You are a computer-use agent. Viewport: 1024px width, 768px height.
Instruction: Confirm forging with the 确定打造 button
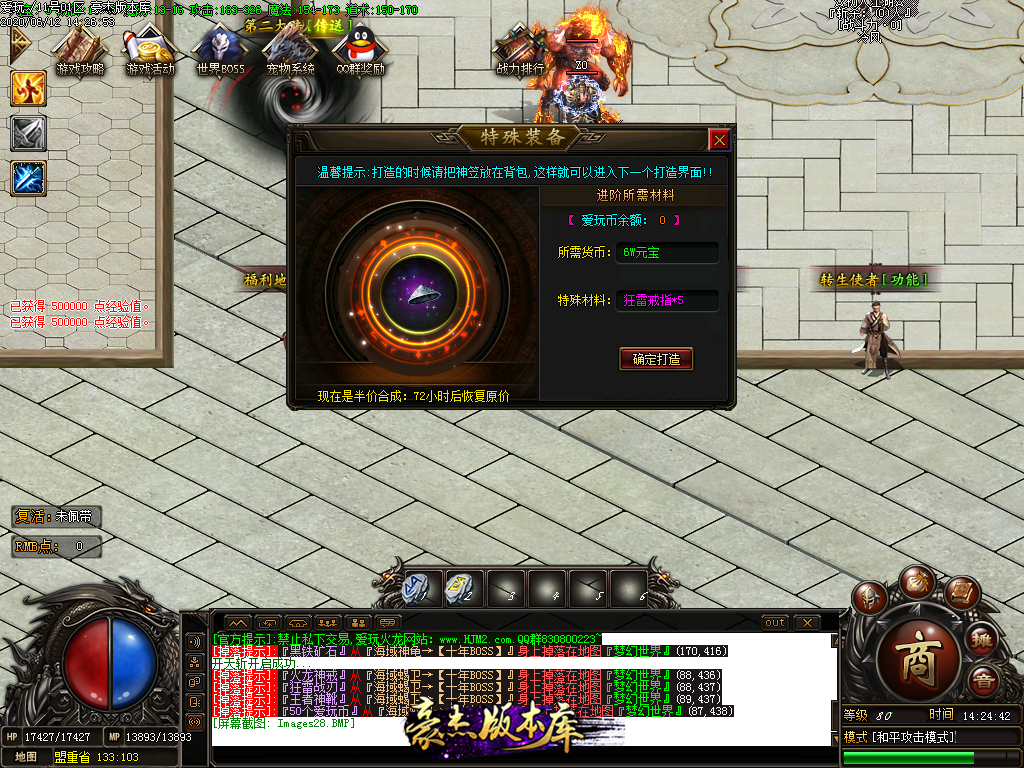pos(656,359)
